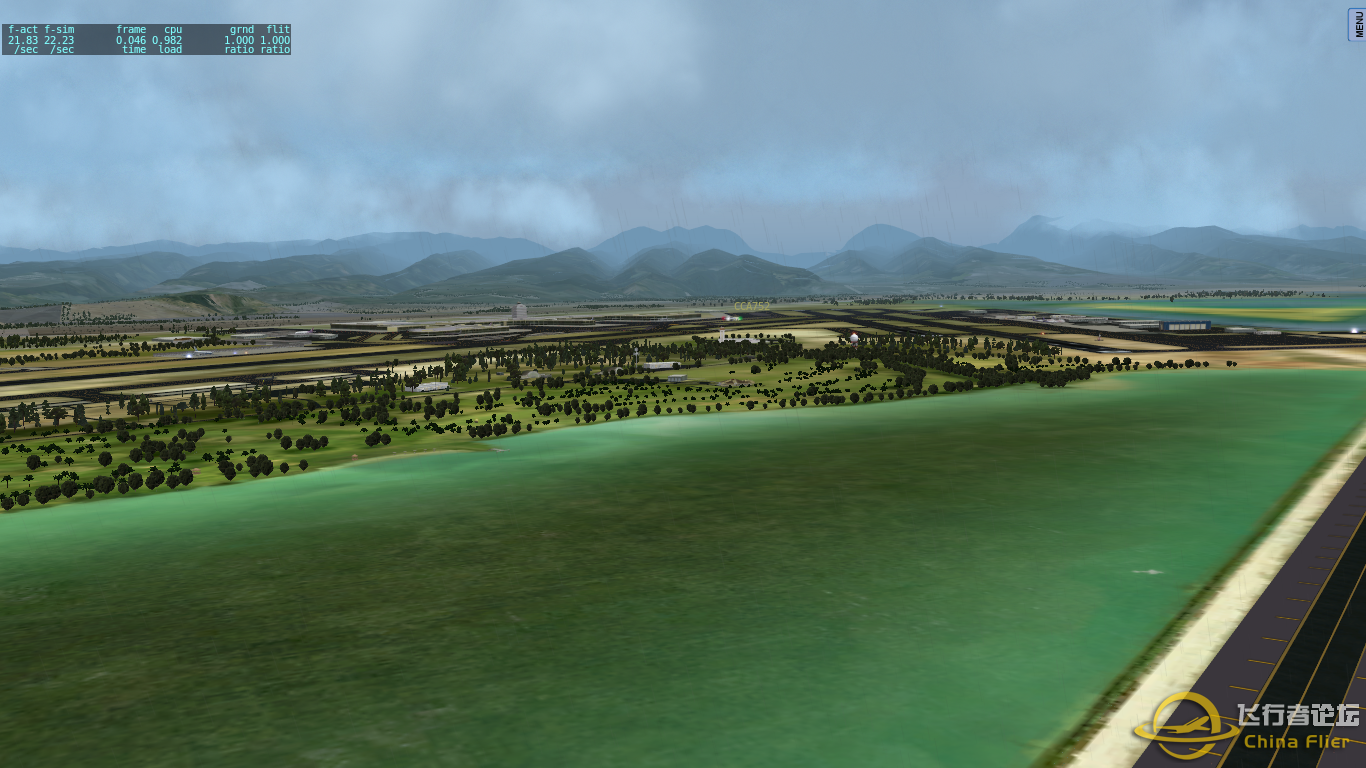Click the CCA752 airplane on the taxiway
The height and width of the screenshot is (768, 1366).
point(732,318)
